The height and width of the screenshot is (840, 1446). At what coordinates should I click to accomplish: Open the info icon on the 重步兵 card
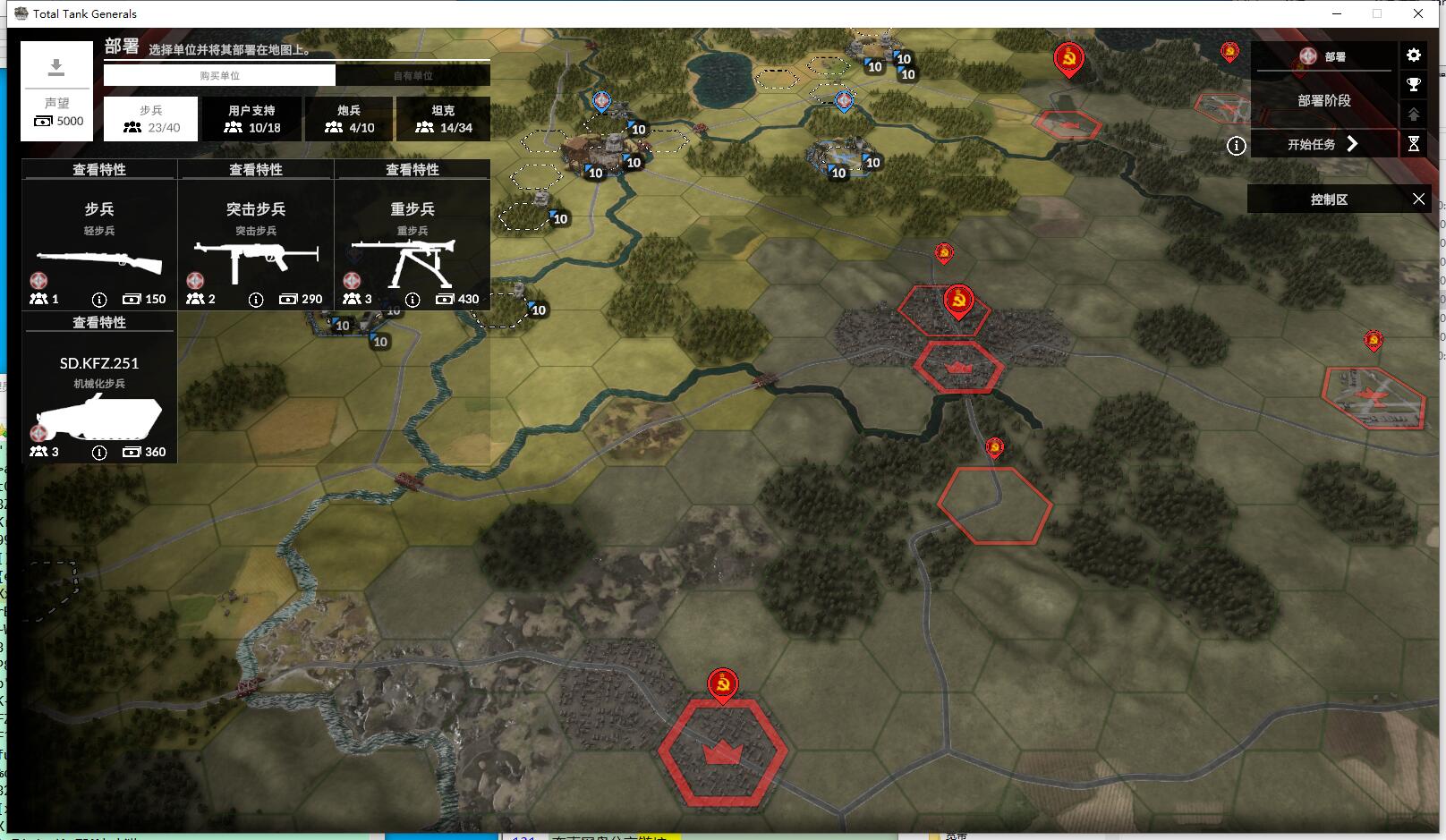pos(413,300)
